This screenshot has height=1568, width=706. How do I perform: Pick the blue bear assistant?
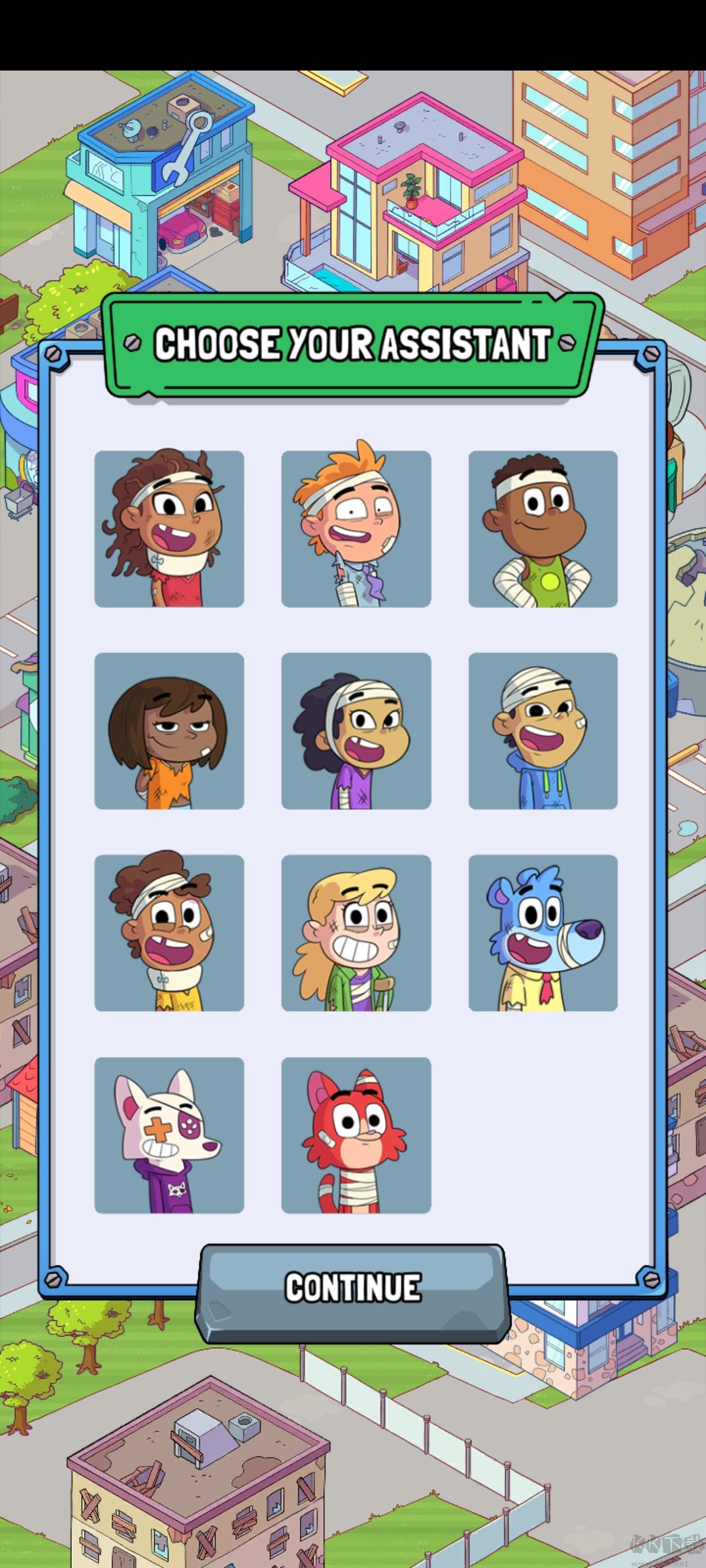543,932
